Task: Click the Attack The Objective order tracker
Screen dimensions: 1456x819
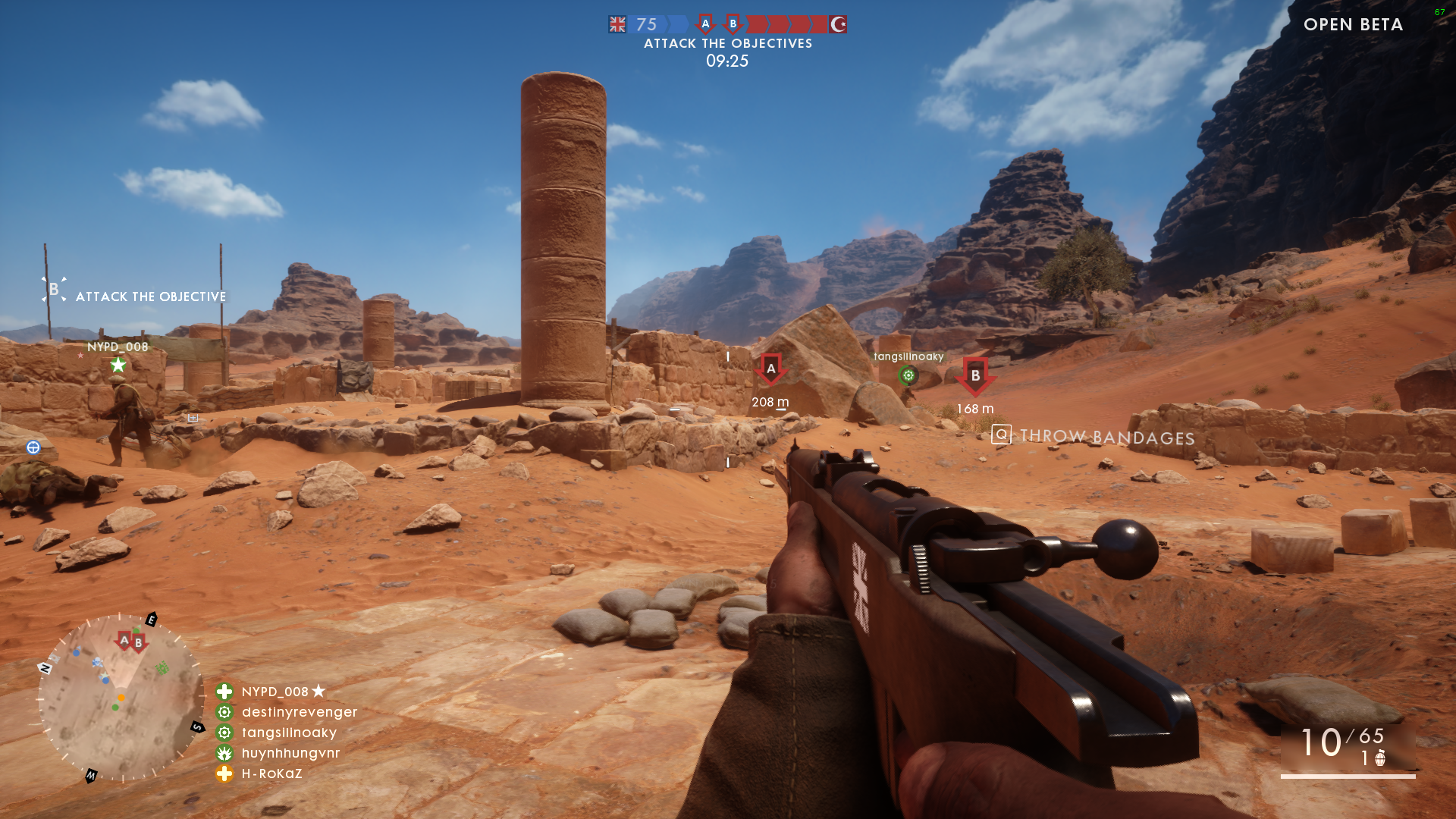Action: (x=135, y=294)
